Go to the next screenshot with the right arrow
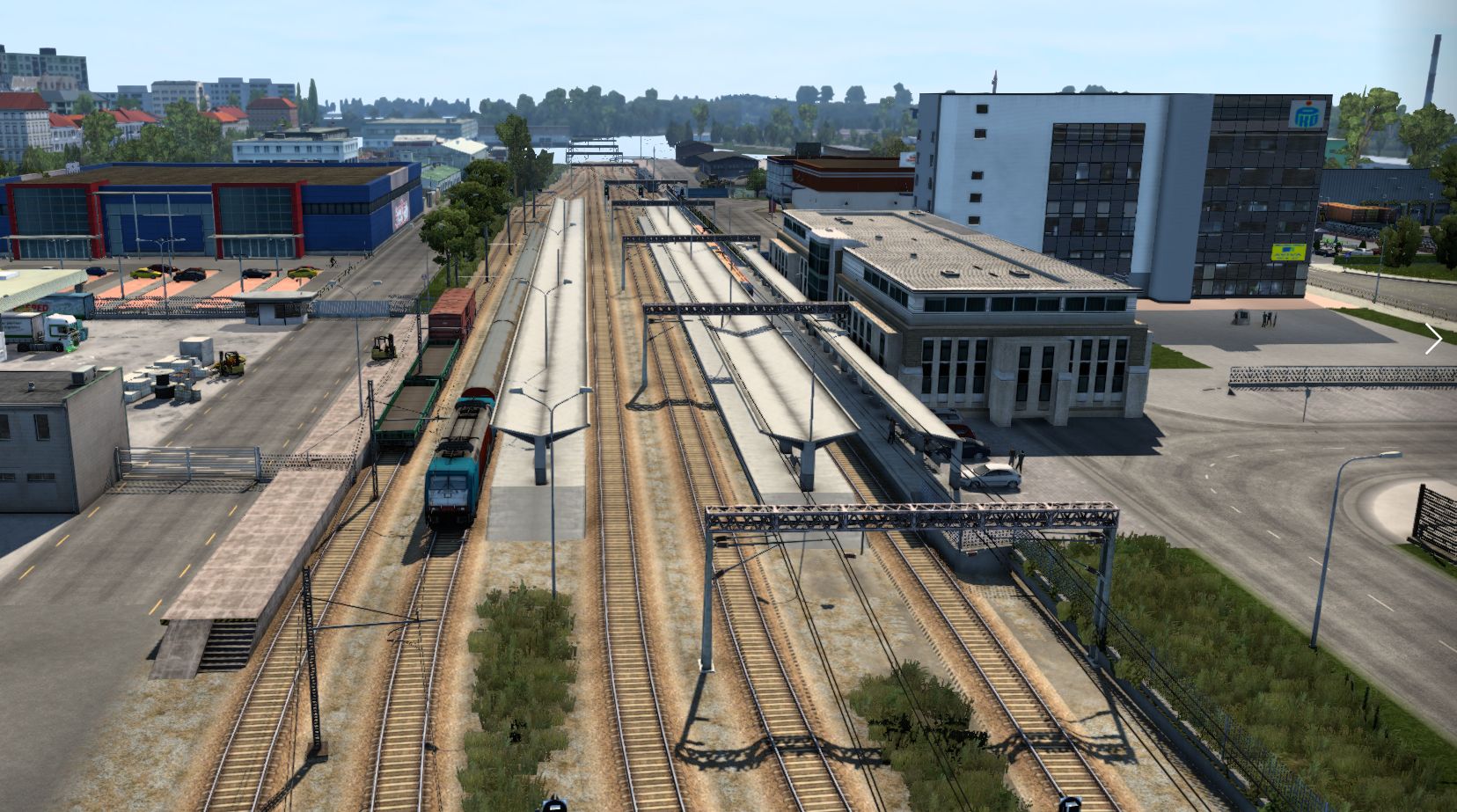Viewport: 1457px width, 812px height. point(1433,339)
